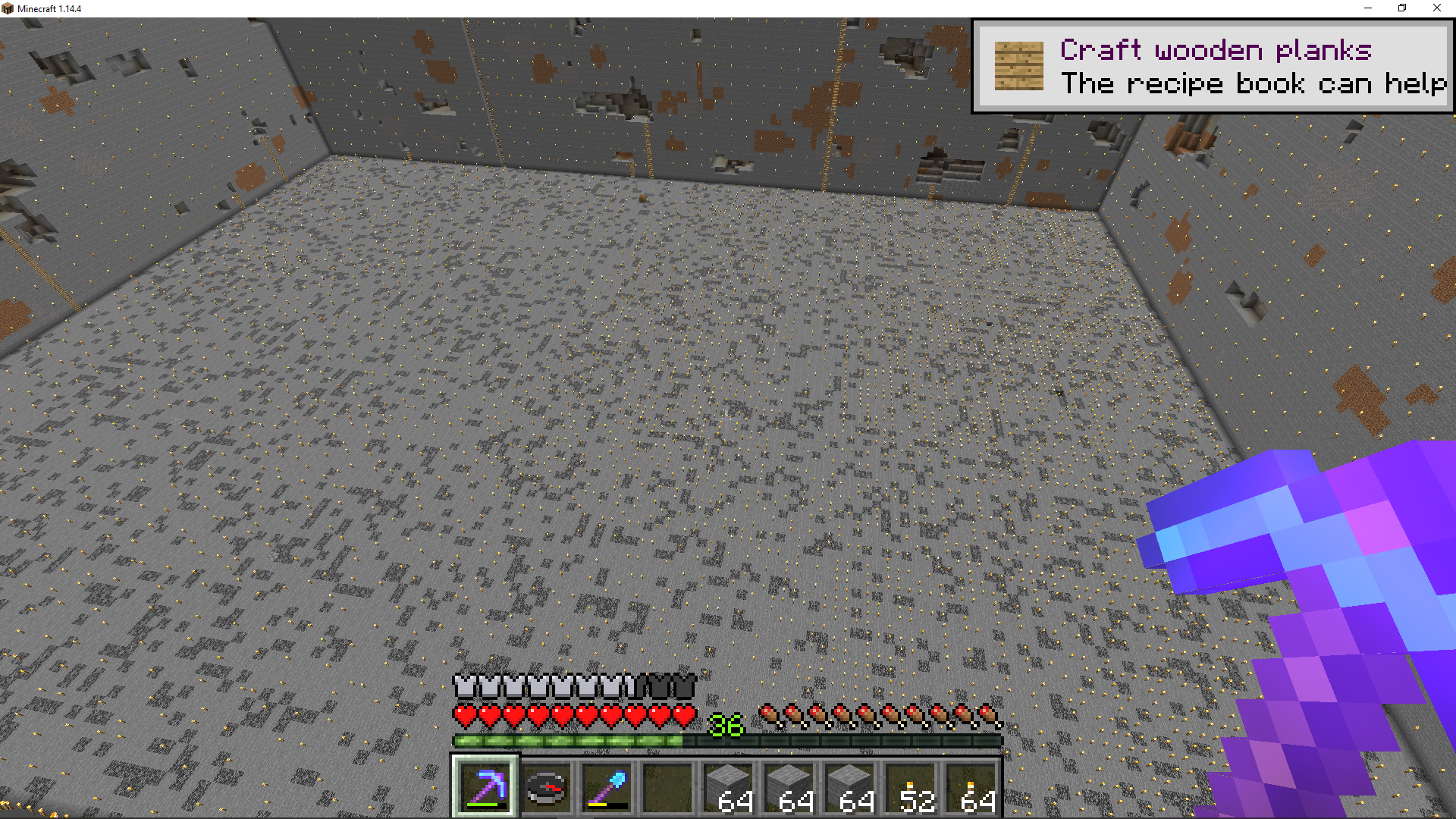The width and height of the screenshot is (1456, 819).
Task: Select the stack of 52 torches
Action: (x=910, y=787)
